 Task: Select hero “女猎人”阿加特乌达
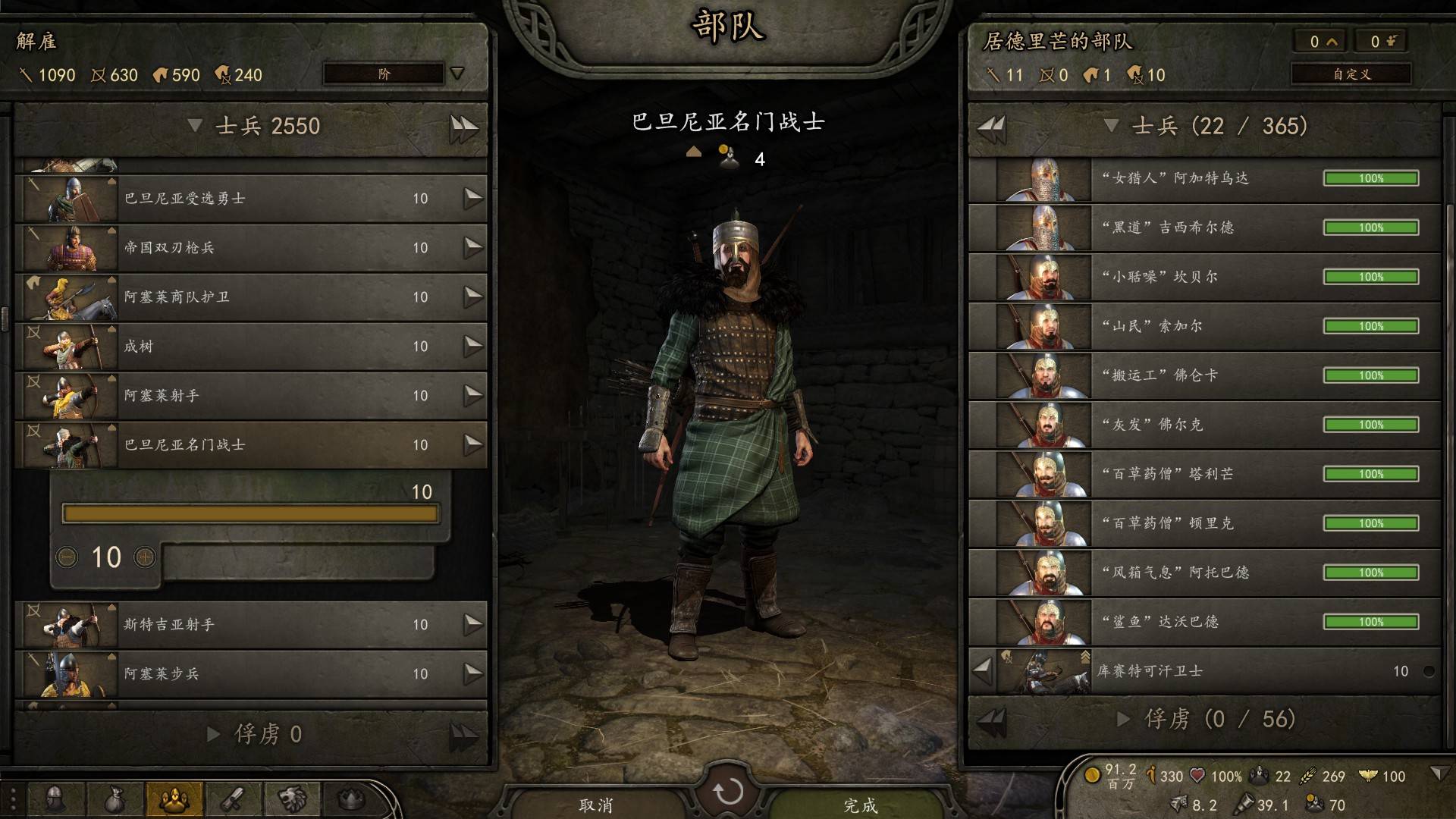click(1206, 179)
